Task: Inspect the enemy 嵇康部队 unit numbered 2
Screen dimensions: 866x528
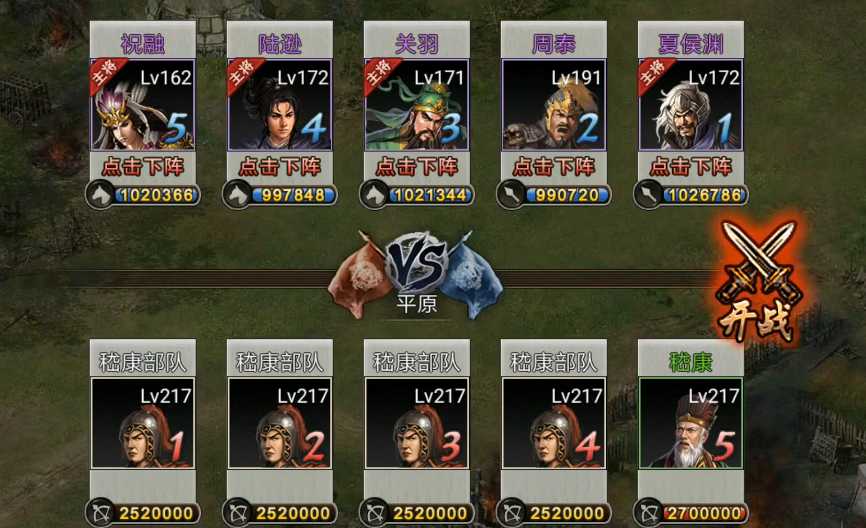Action: pos(279,423)
